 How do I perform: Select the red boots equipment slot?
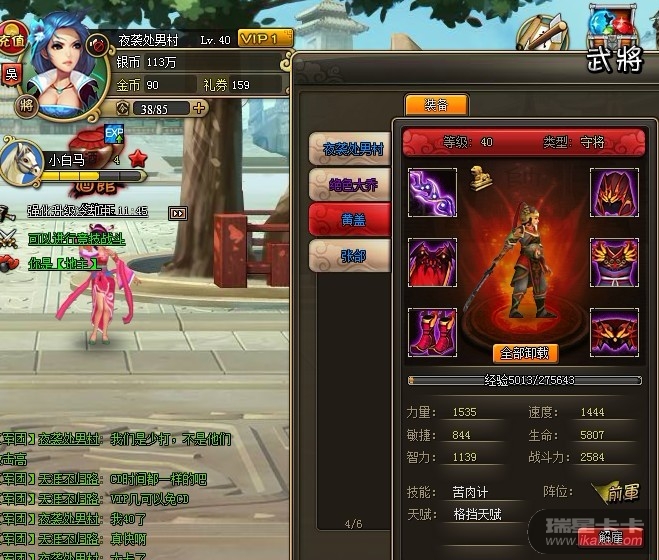point(432,332)
